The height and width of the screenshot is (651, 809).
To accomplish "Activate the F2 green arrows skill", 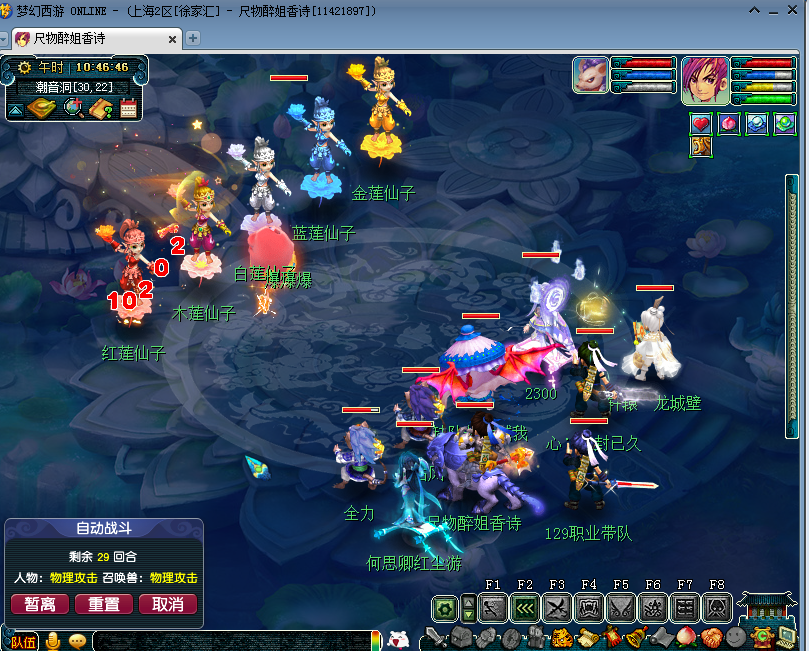I will click(525, 607).
